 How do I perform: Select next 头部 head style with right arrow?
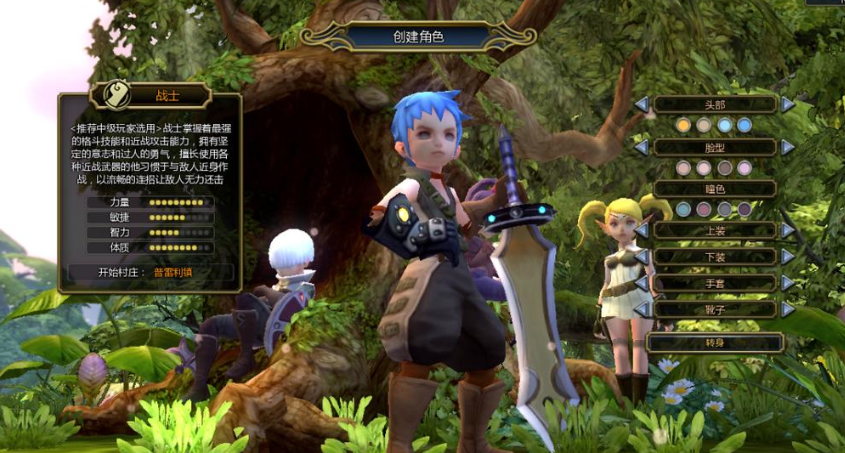point(788,104)
